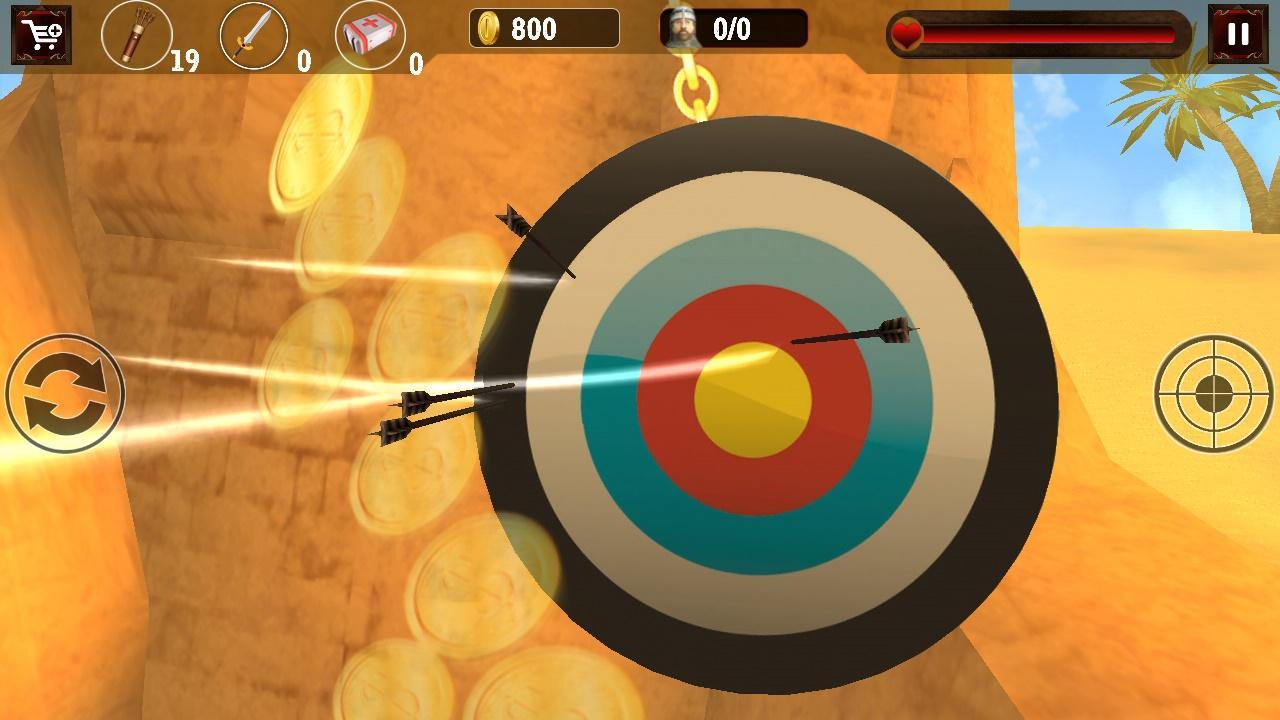The height and width of the screenshot is (720, 1280).
Task: Select the arrow quiver icon
Action: 137,36
